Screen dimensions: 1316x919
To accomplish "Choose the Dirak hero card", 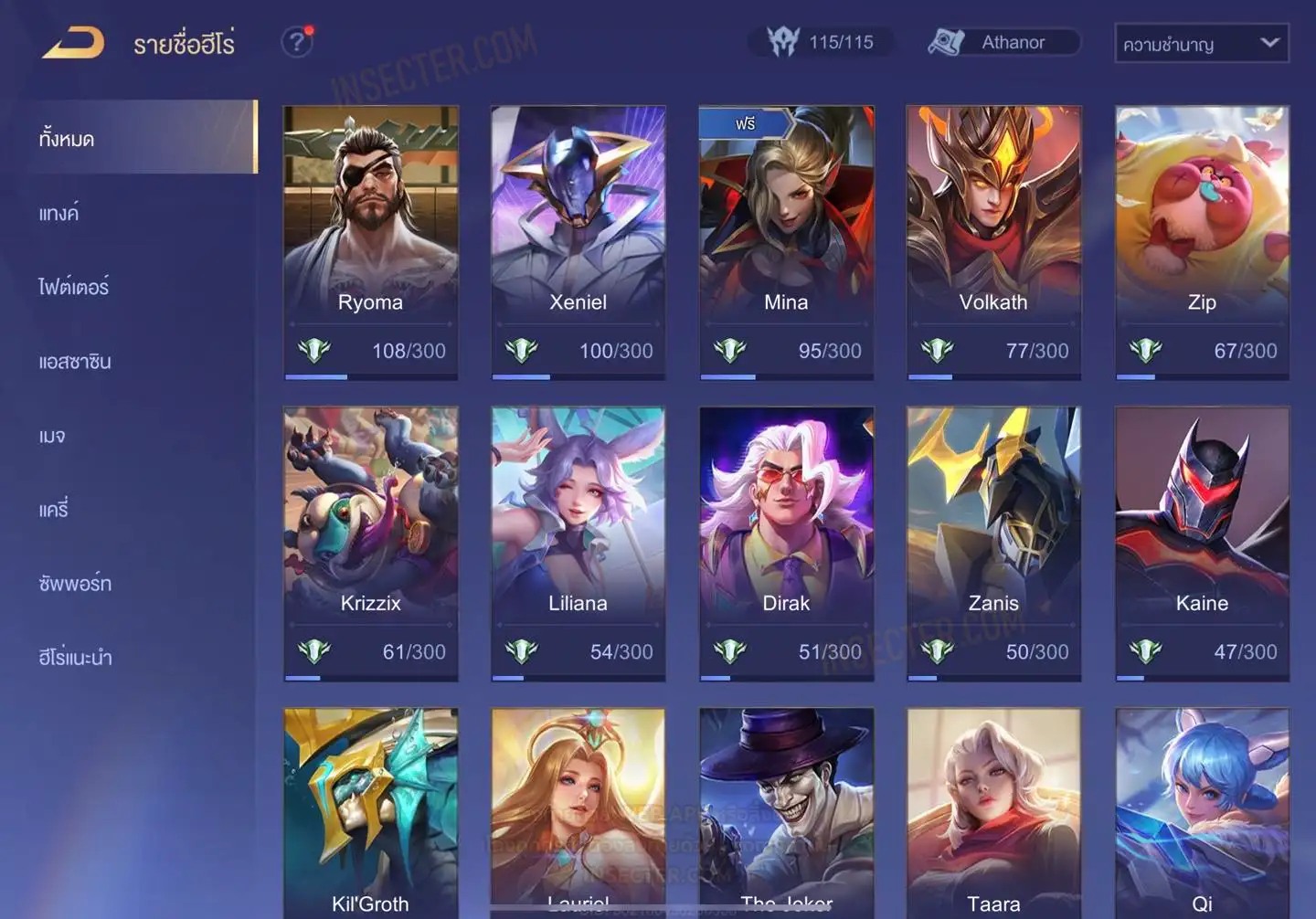I will point(786,544).
